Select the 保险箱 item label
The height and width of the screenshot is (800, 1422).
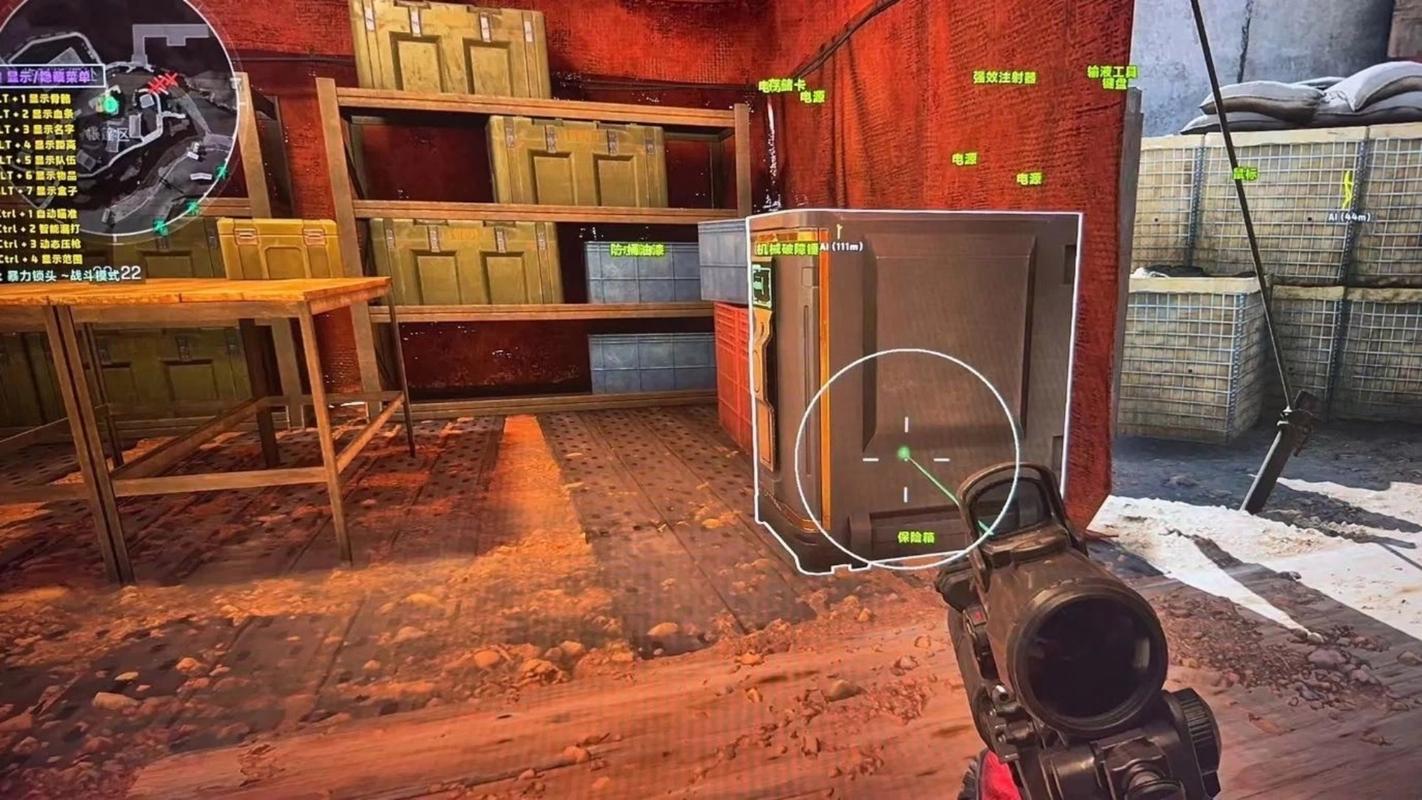coord(915,538)
